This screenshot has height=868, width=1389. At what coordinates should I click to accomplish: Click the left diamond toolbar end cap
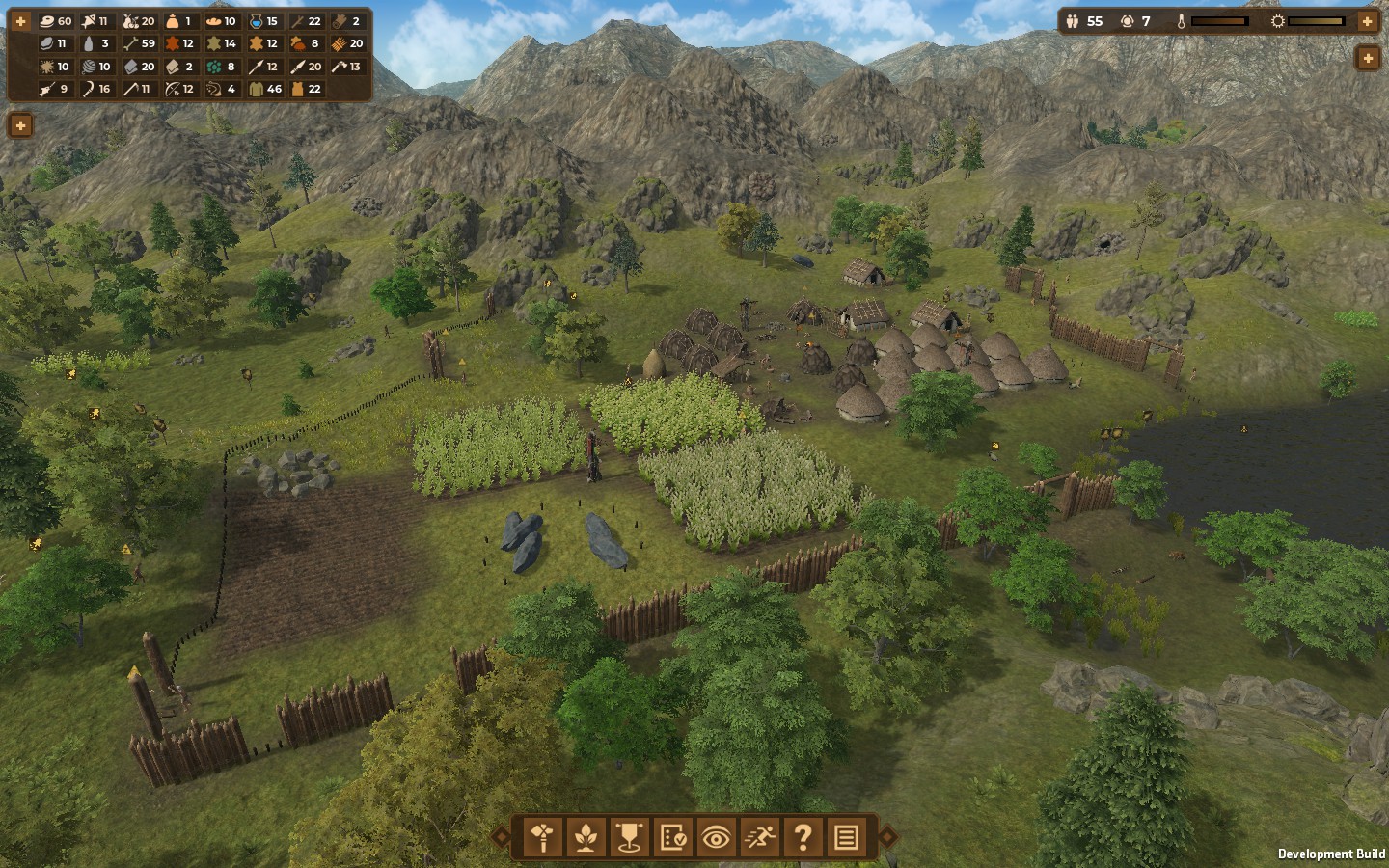pos(501,837)
